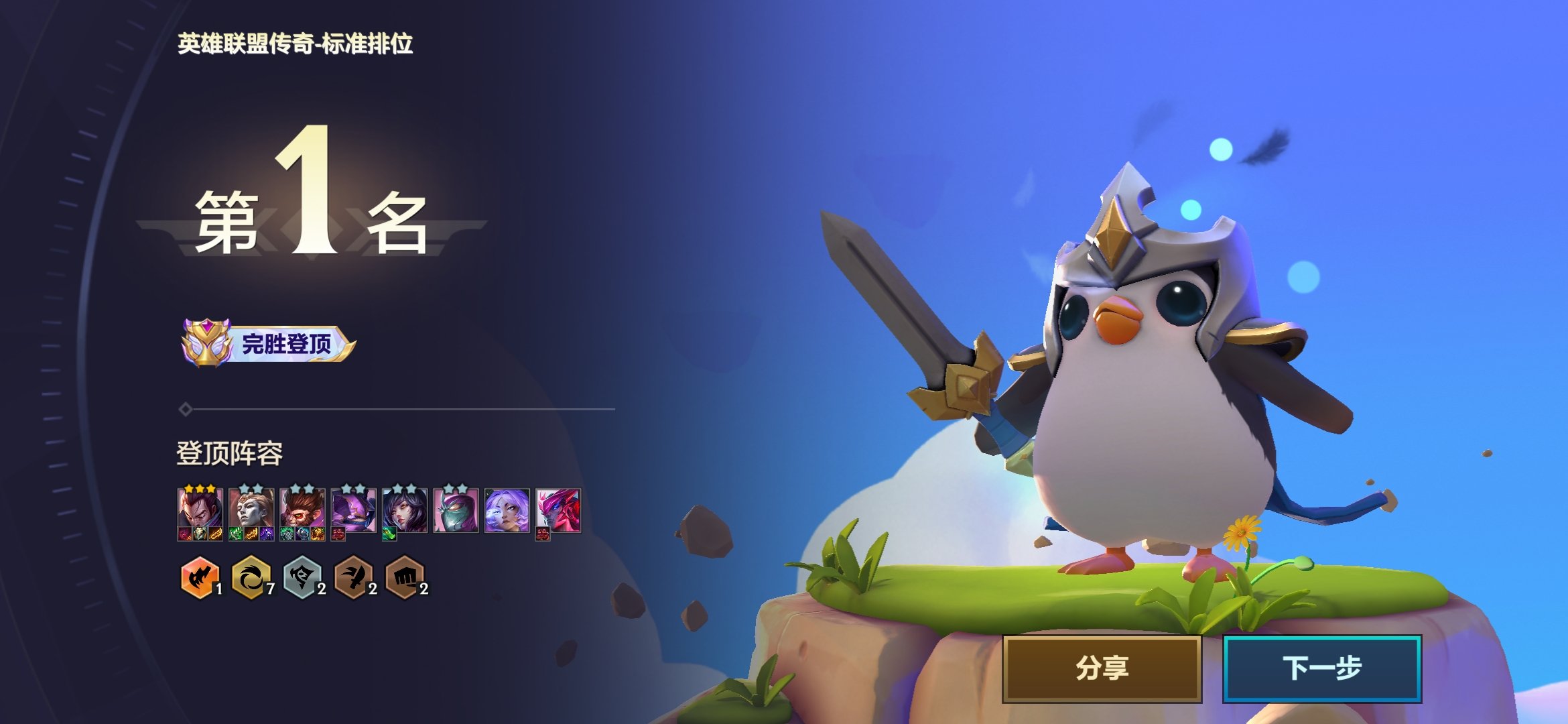The height and width of the screenshot is (724, 1568).
Task: Show the bronze fist trait icon
Action: (405, 577)
